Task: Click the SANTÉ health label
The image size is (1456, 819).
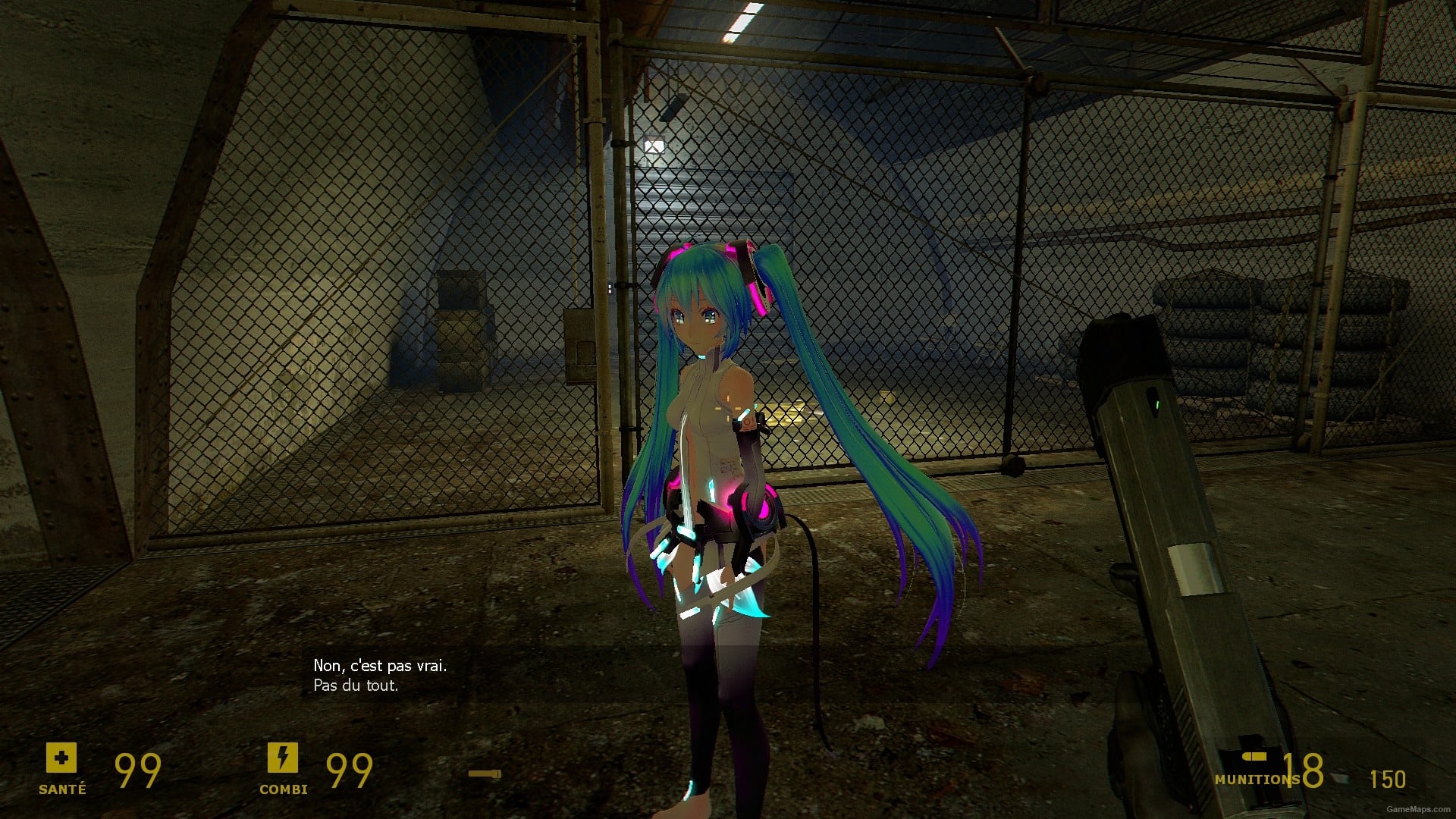Action: (x=62, y=788)
